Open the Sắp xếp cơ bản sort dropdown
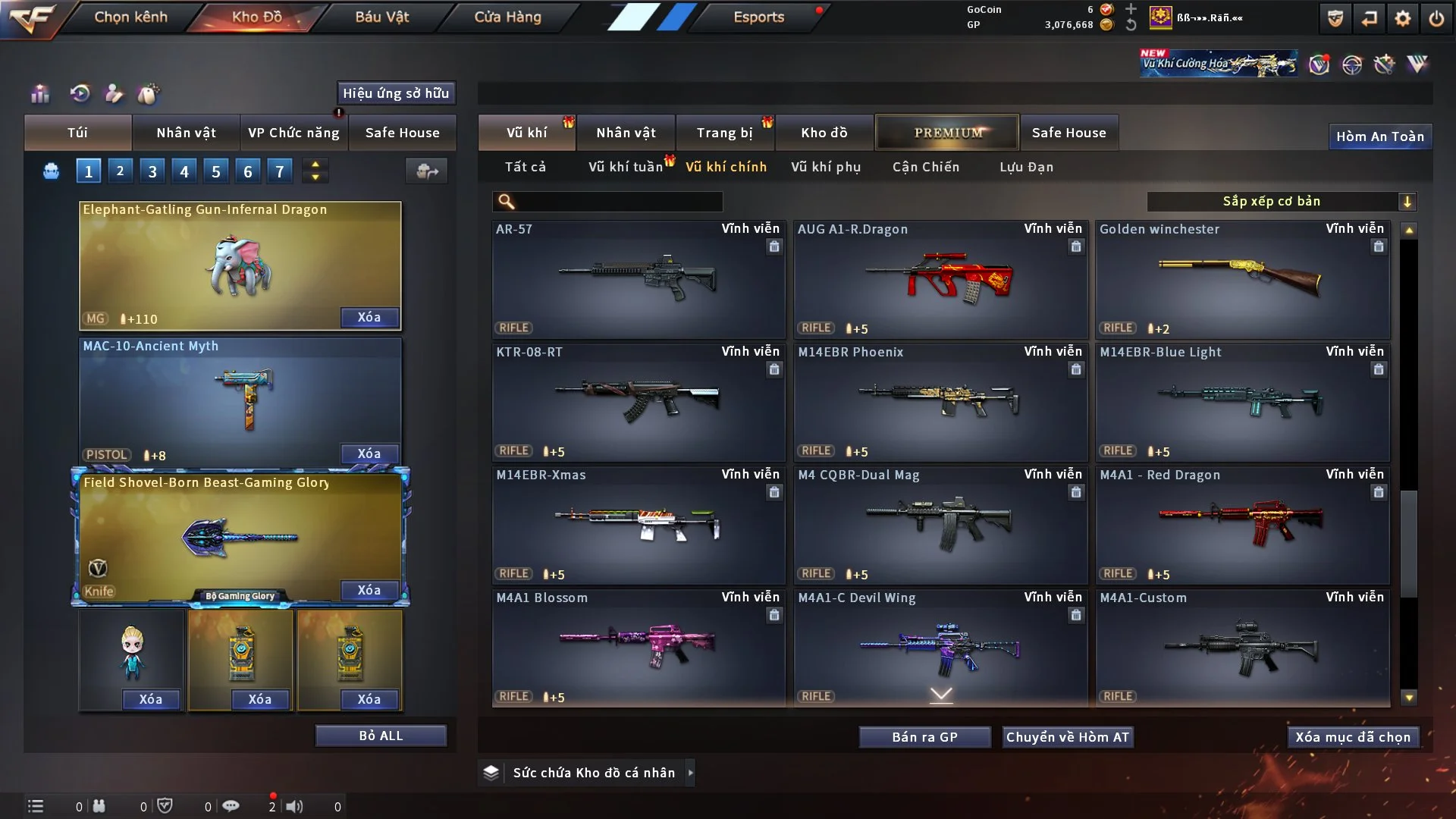This screenshot has width=1456, height=819. [x=1281, y=201]
